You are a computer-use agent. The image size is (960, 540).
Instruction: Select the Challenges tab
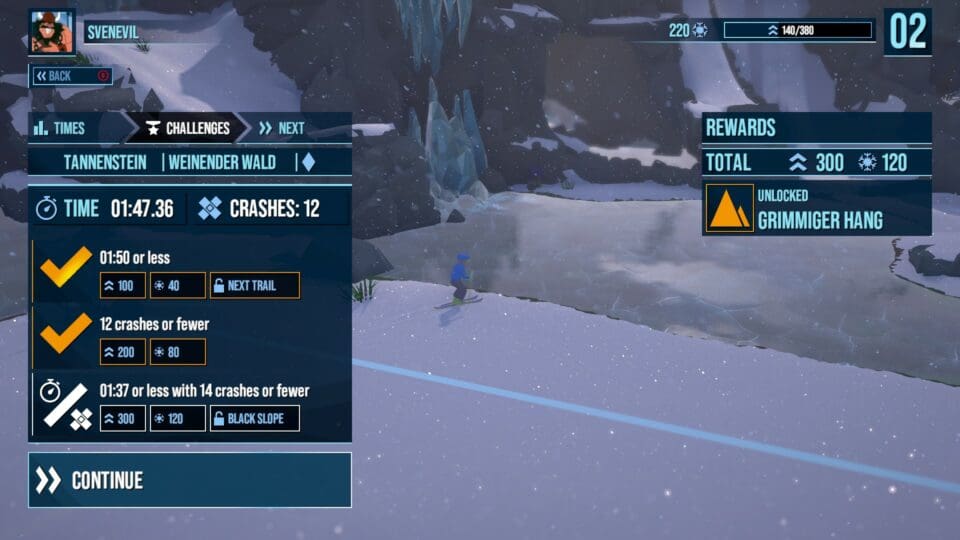(x=187, y=128)
